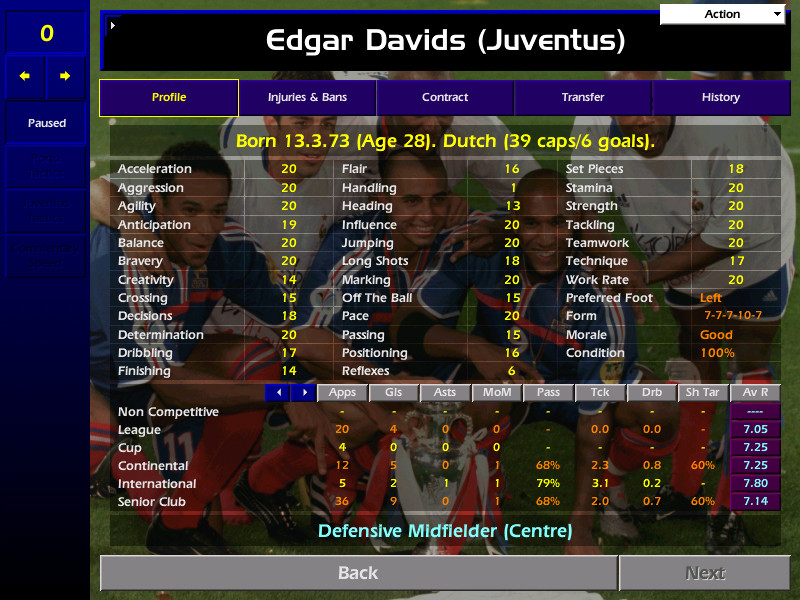View the History tab

(720, 98)
